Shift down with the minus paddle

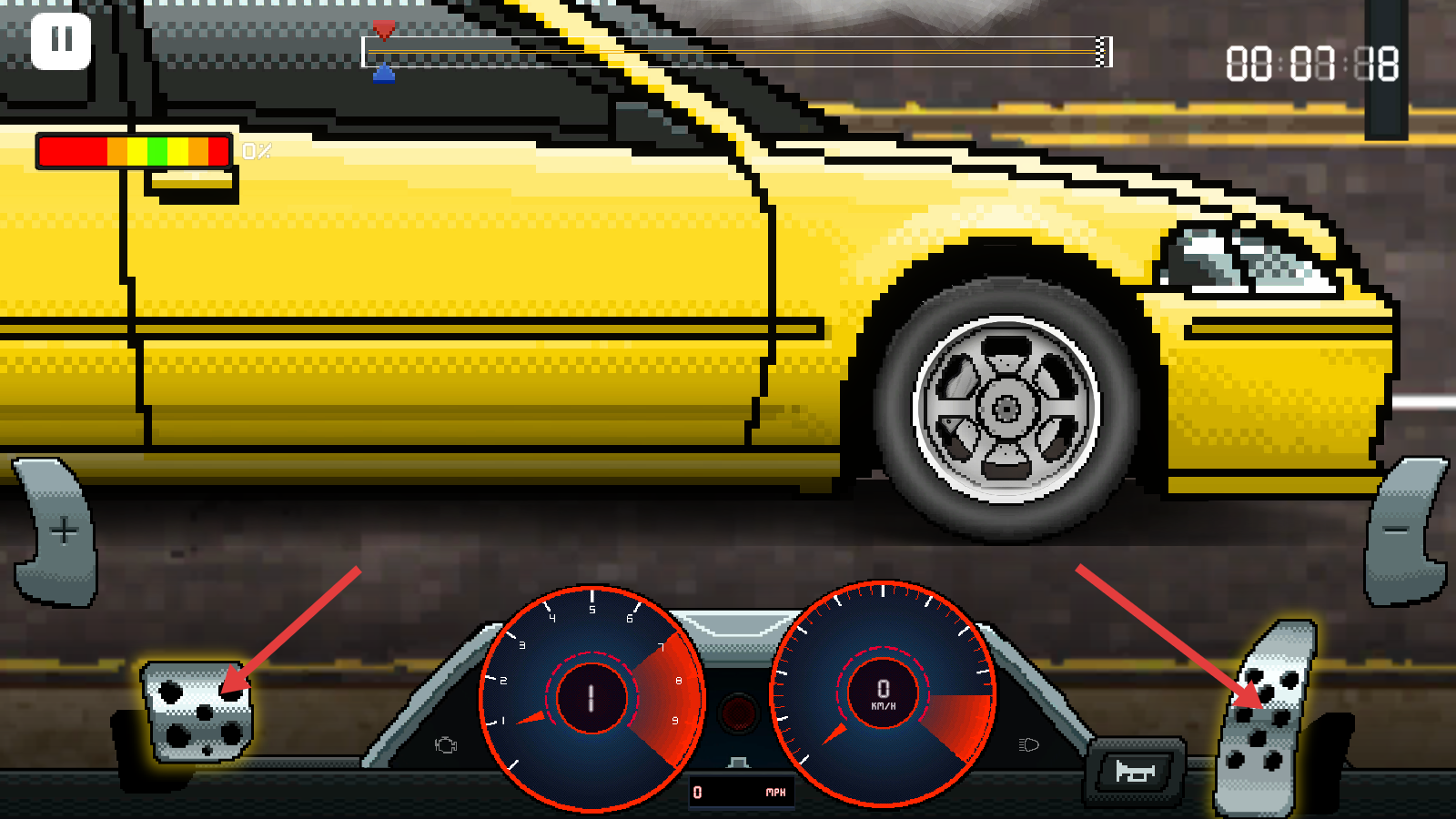pos(1402,532)
